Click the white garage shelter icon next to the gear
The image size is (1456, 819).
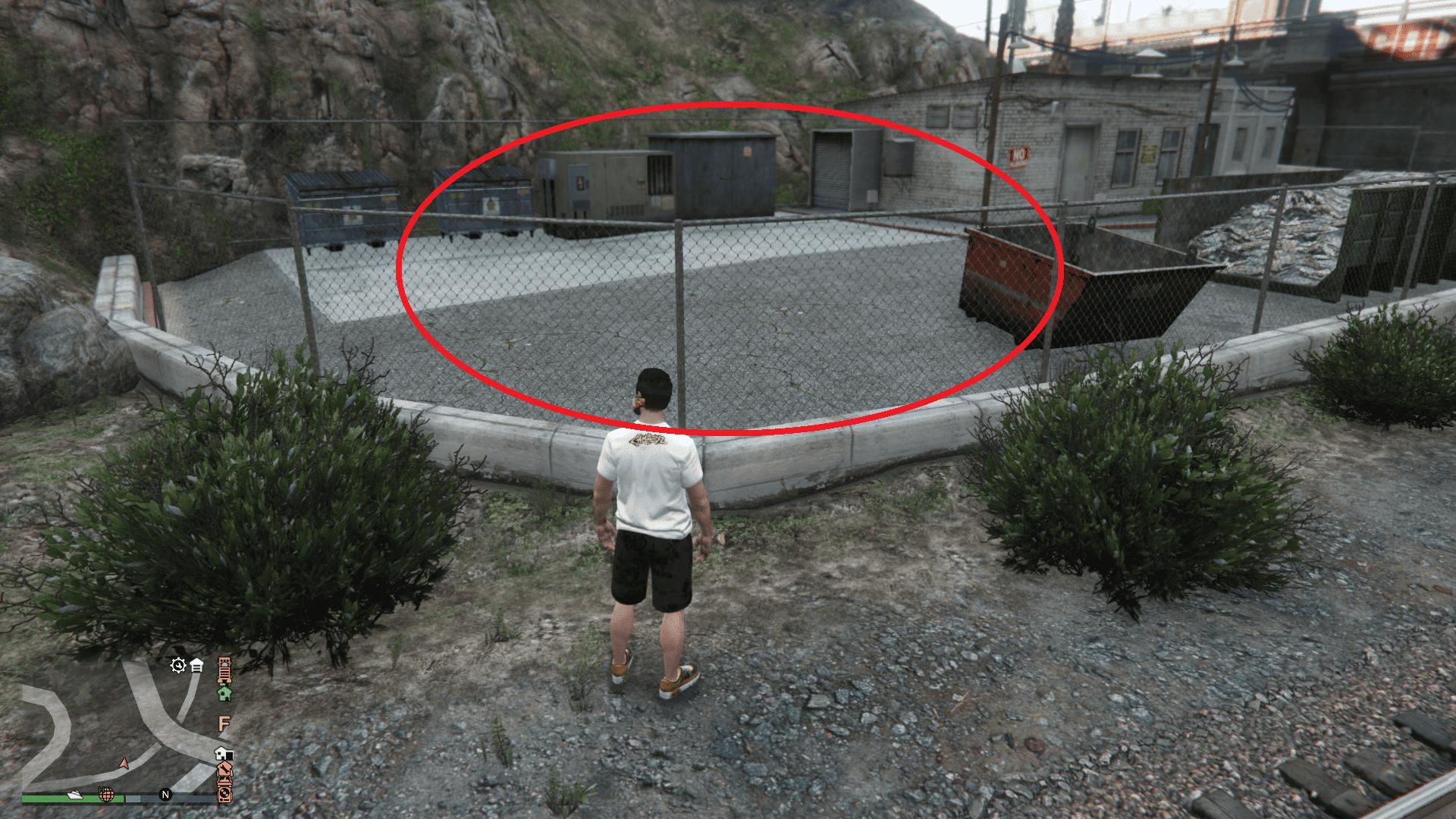pyautogui.click(x=196, y=666)
